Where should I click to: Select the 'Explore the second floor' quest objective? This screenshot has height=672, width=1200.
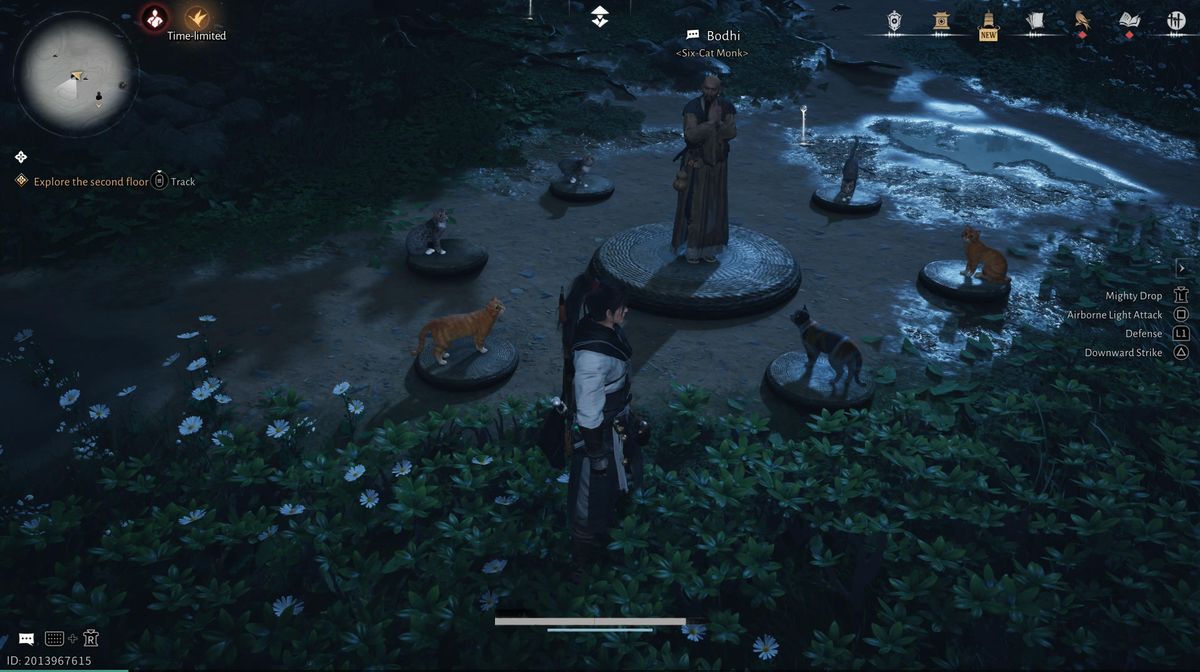(90, 182)
